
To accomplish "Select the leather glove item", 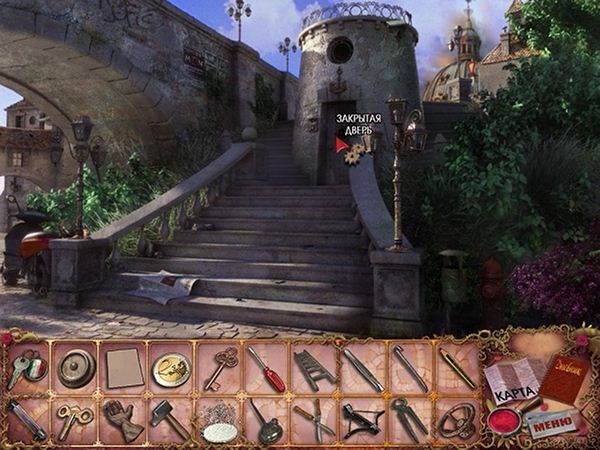I will tap(122, 420).
